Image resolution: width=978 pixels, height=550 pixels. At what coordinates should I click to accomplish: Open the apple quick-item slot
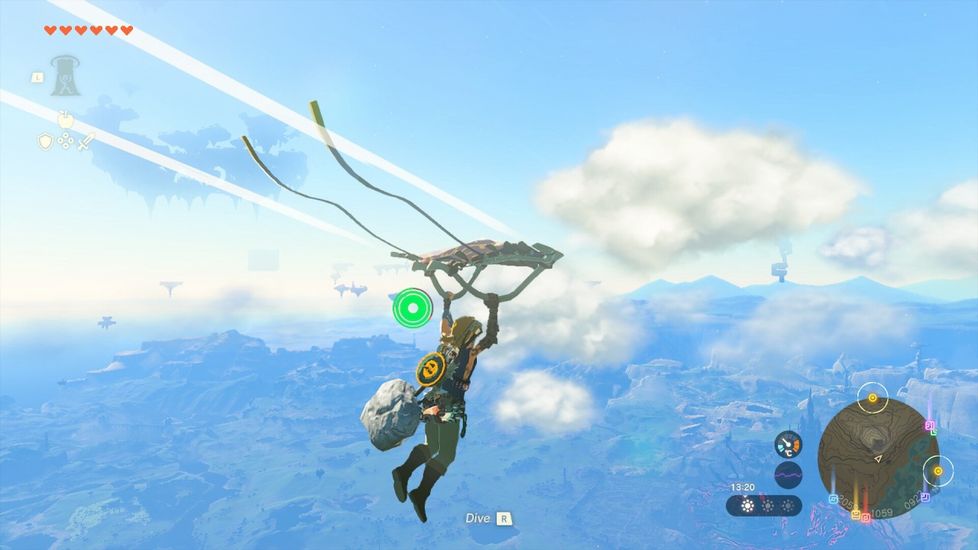point(65,119)
